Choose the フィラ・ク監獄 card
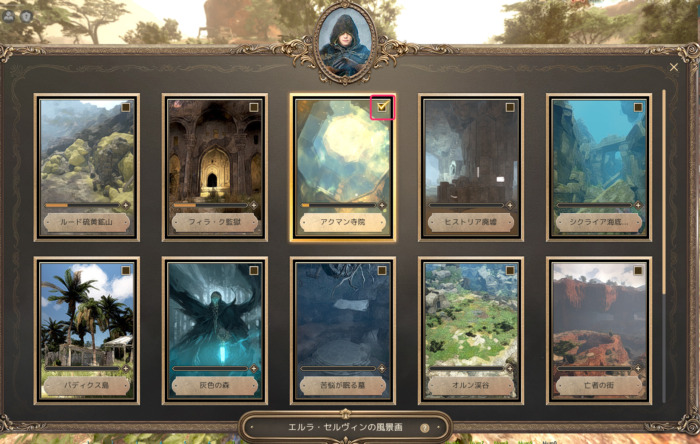Viewport: 700px width, 444px height. [213, 160]
